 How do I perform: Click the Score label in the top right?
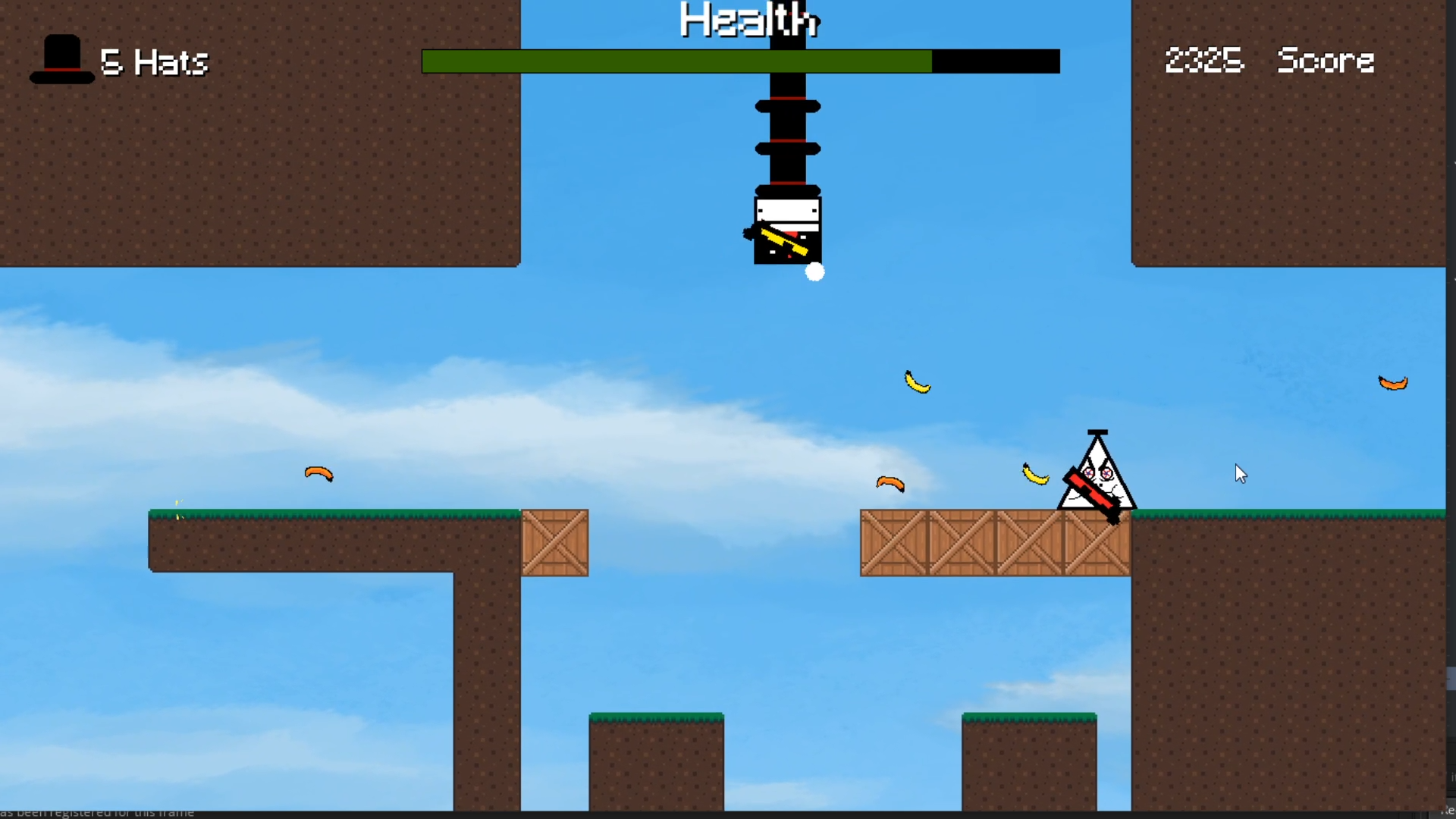1326,61
